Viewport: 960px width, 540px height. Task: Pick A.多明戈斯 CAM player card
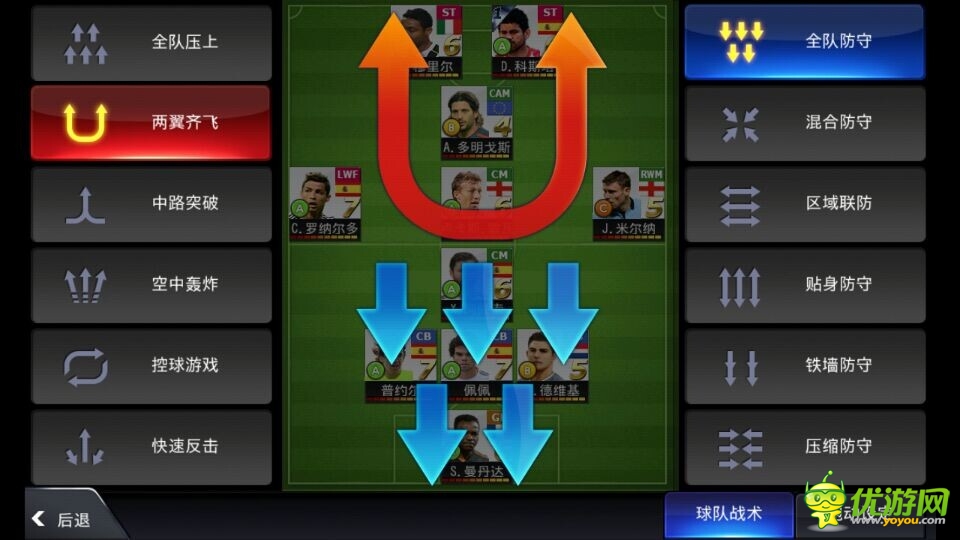pos(477,120)
